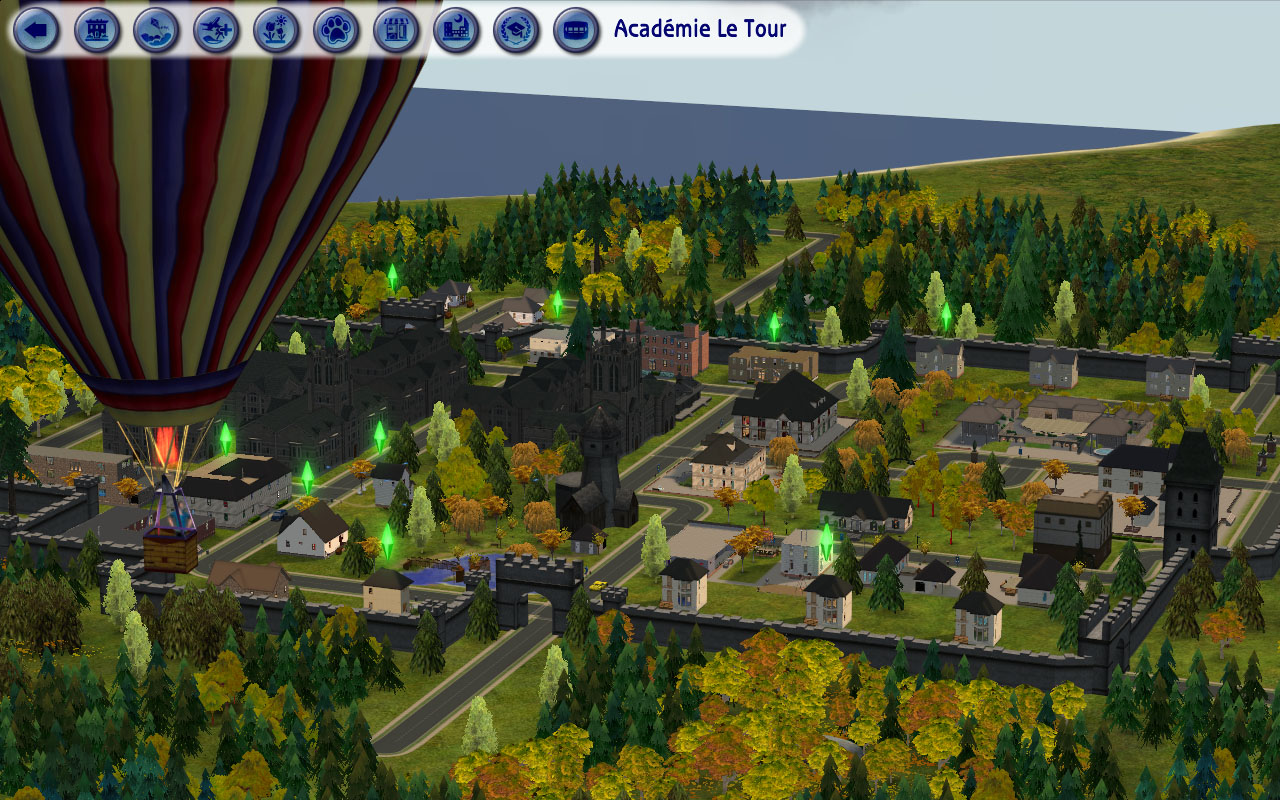Select the townhouse building icon
The height and width of the screenshot is (800, 1280).
(97, 30)
